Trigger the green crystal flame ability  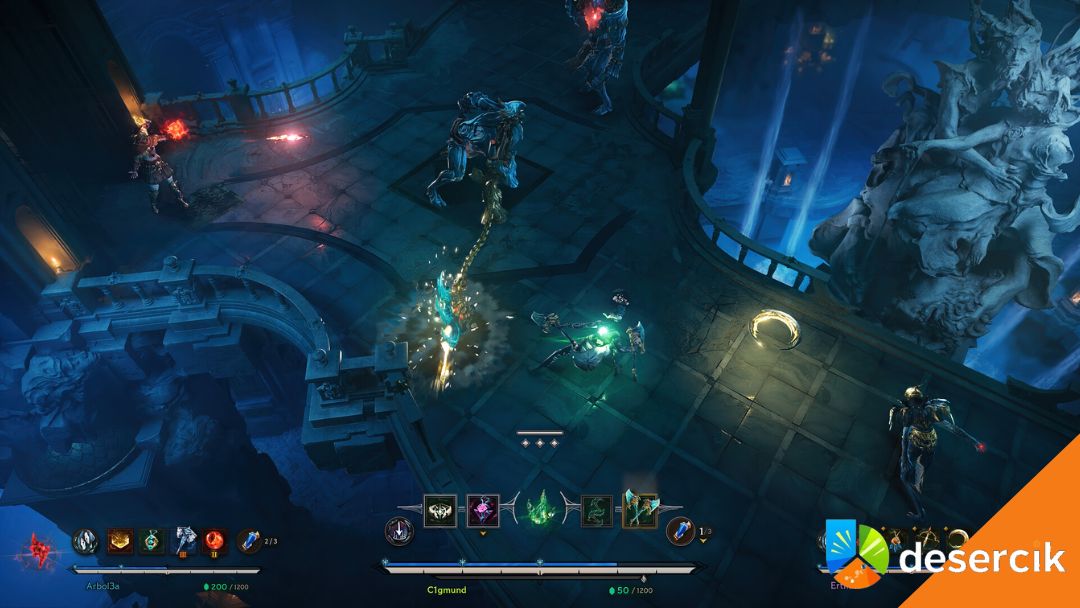click(541, 508)
